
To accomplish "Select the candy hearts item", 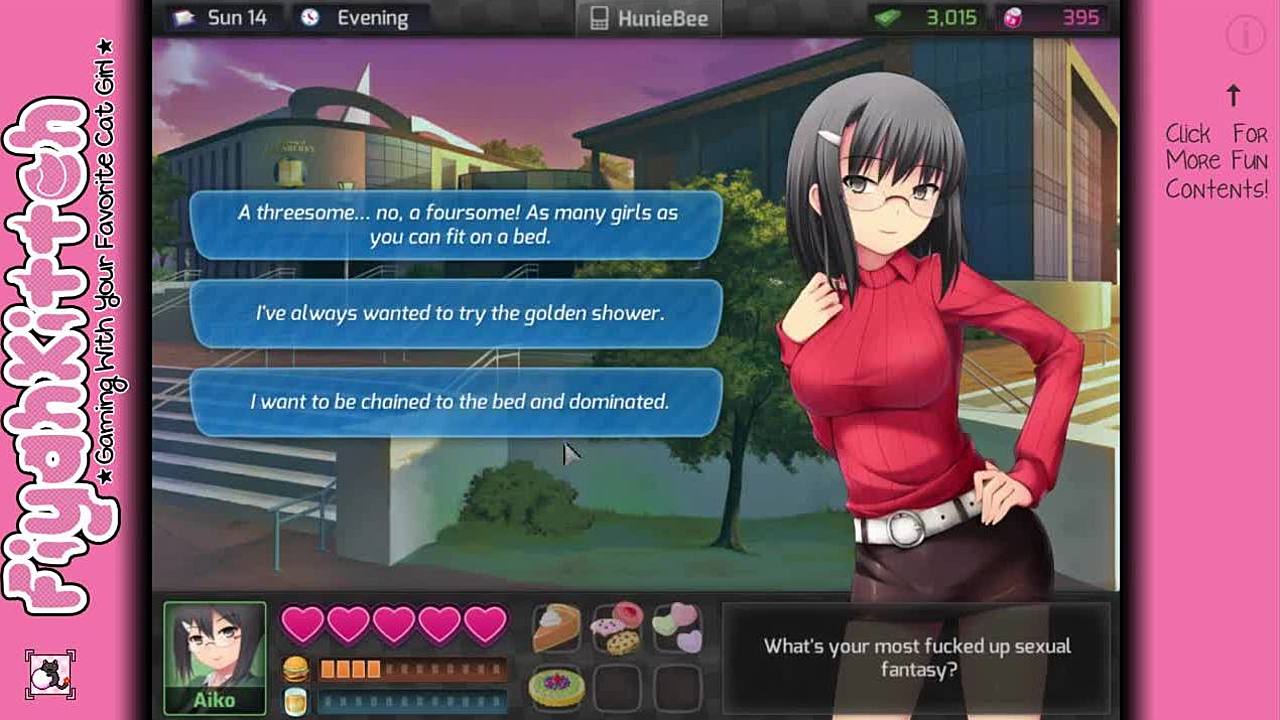I will click(676, 628).
